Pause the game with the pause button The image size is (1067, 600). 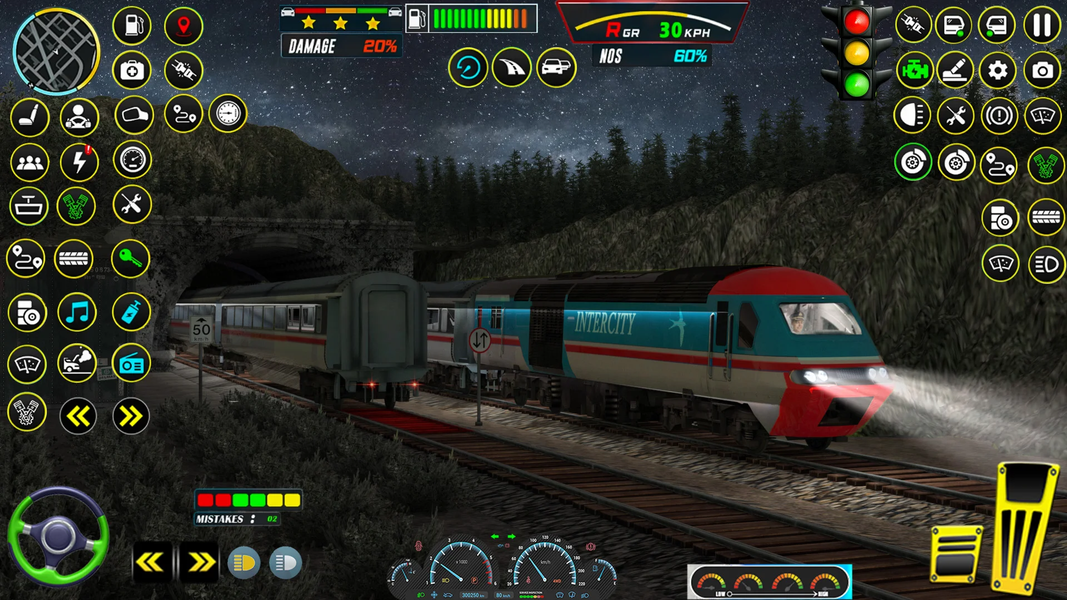[x=1041, y=26]
